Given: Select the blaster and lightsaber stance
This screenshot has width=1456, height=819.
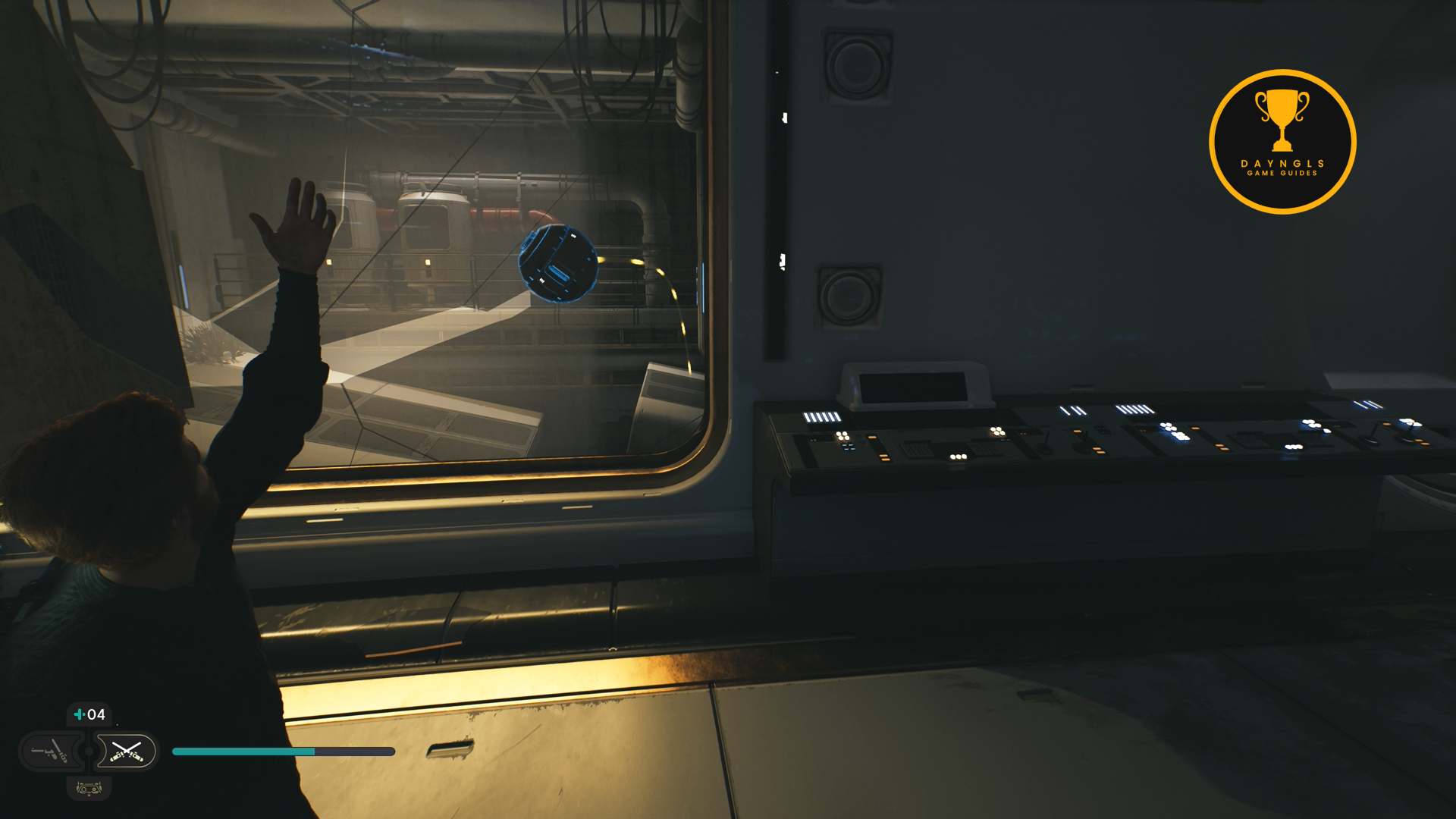Looking at the screenshot, I should [x=52, y=752].
